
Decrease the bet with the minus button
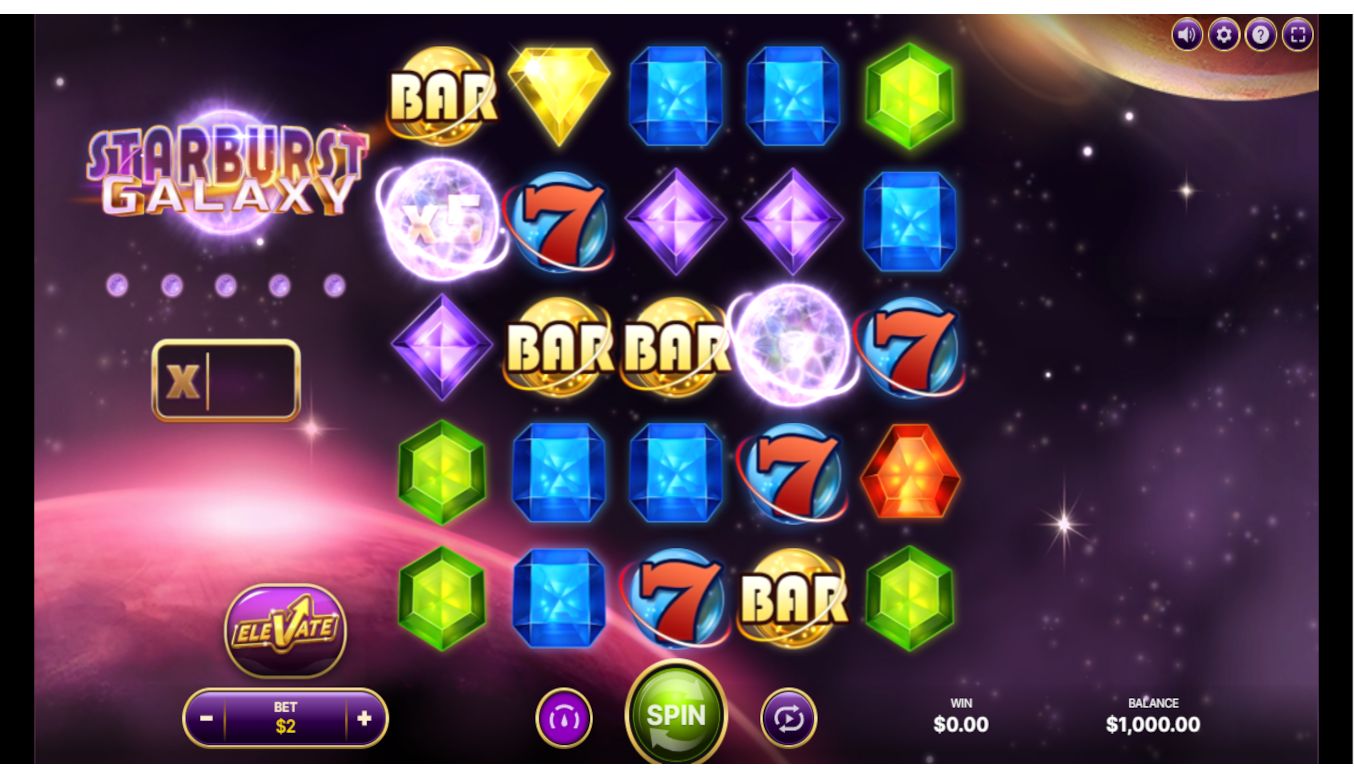point(206,718)
